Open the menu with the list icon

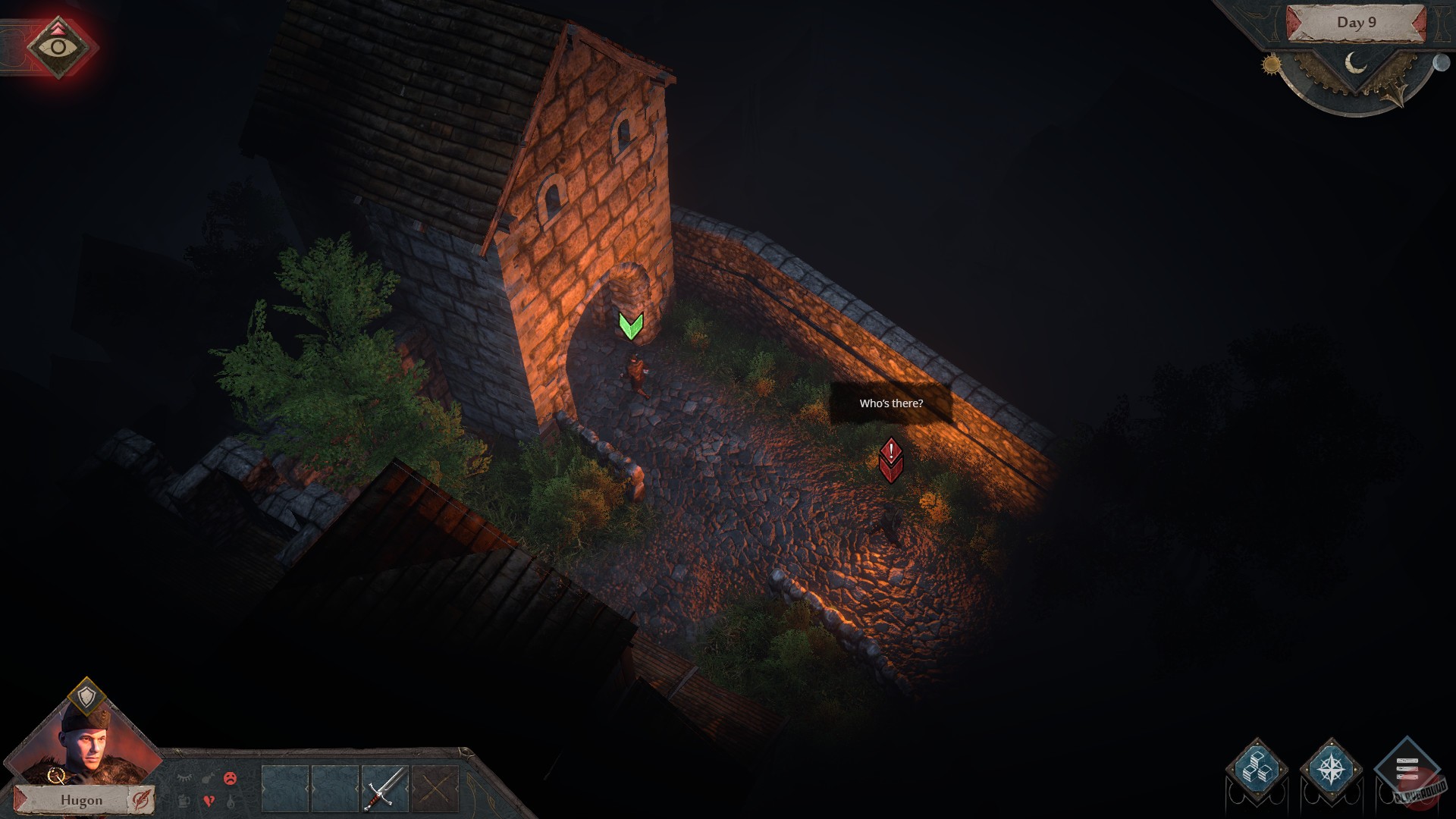click(x=1408, y=767)
